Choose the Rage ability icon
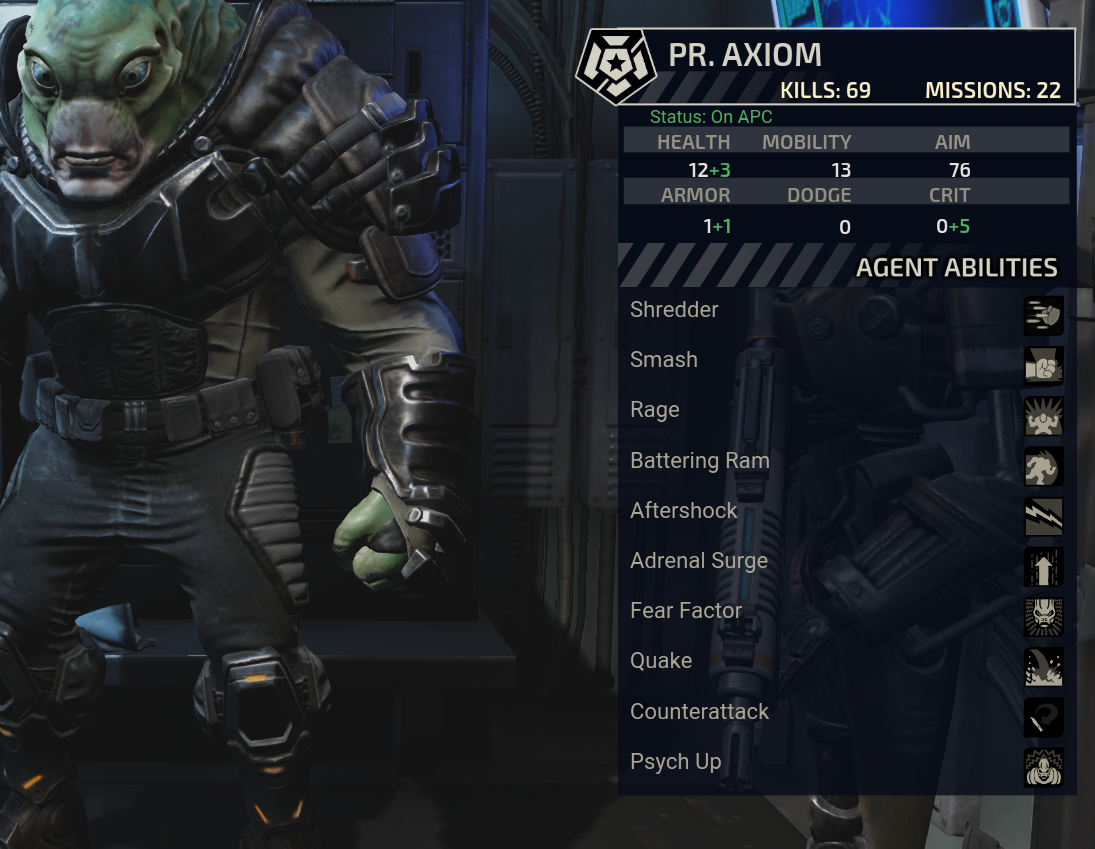 [x=1043, y=416]
